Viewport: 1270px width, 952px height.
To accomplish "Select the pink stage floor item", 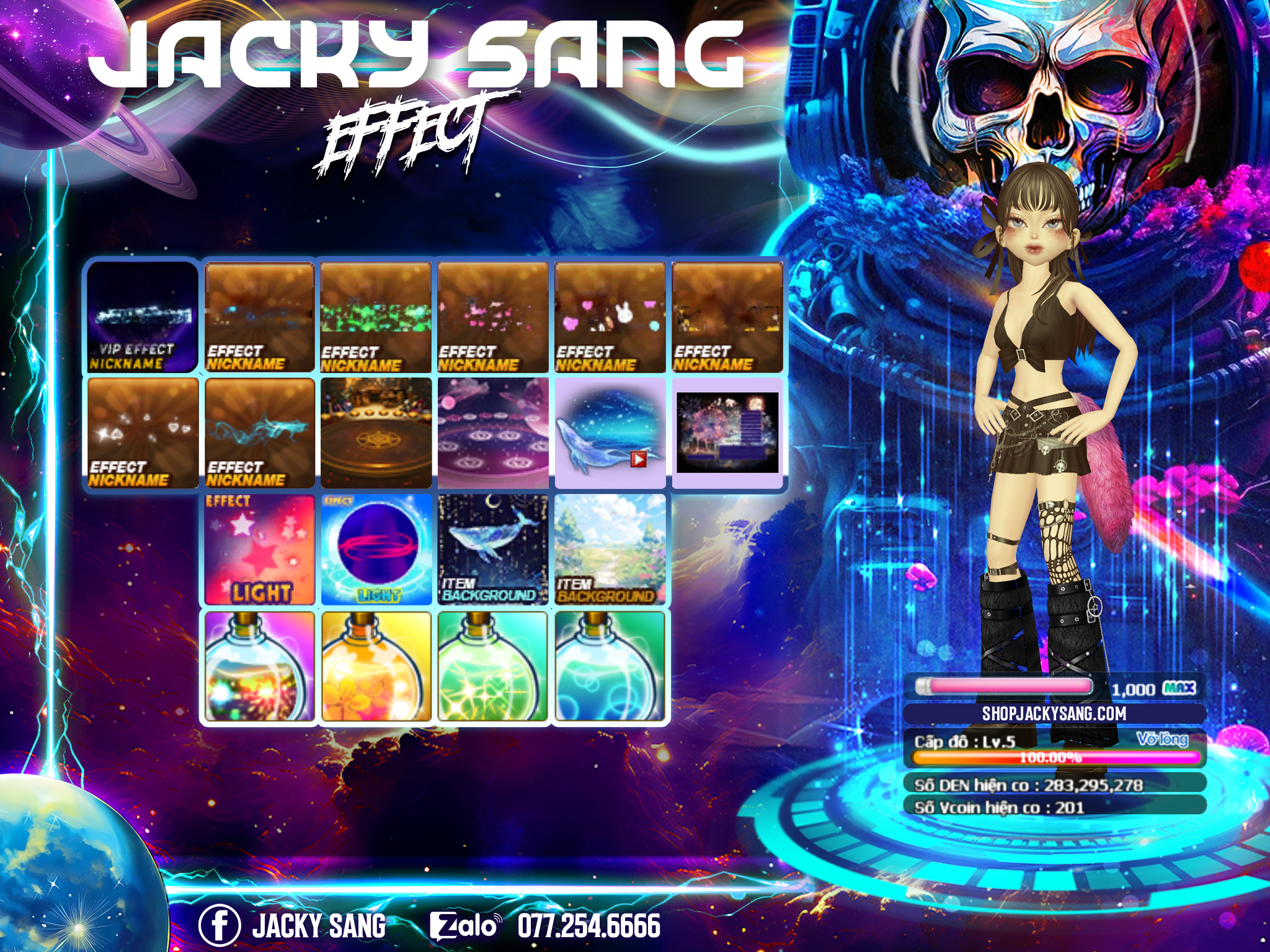I will [x=493, y=433].
